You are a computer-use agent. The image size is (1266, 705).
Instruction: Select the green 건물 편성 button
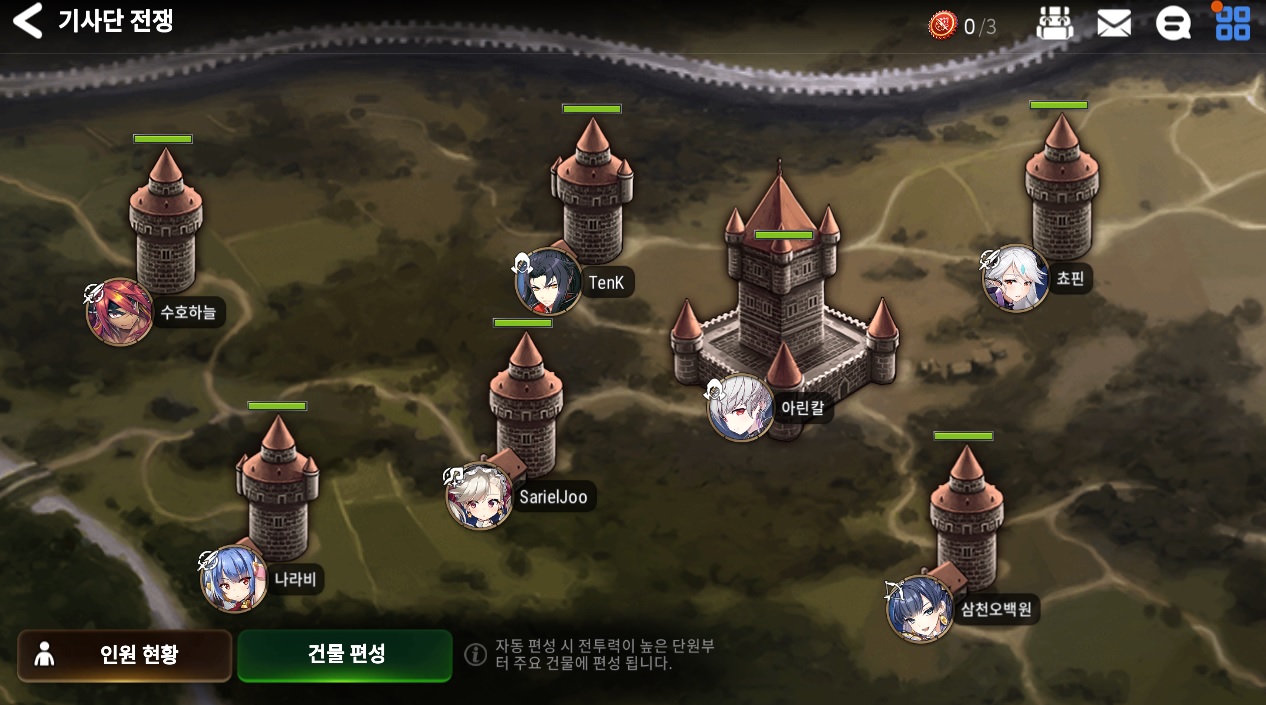[345, 655]
